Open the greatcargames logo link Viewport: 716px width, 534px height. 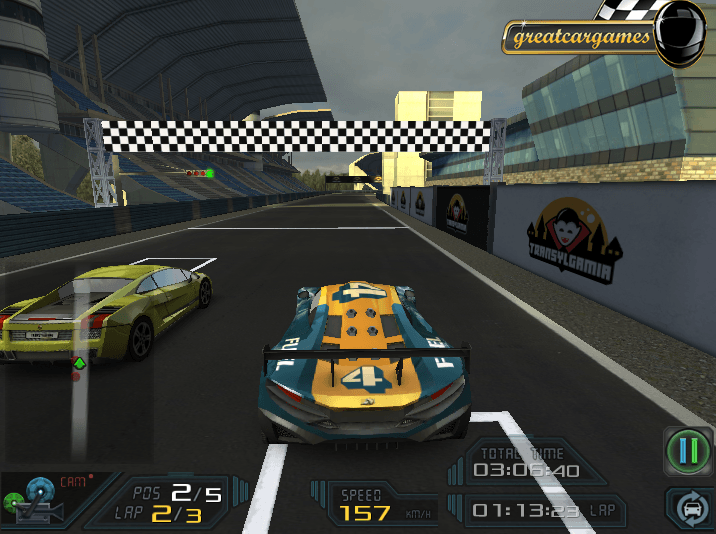coord(581,38)
